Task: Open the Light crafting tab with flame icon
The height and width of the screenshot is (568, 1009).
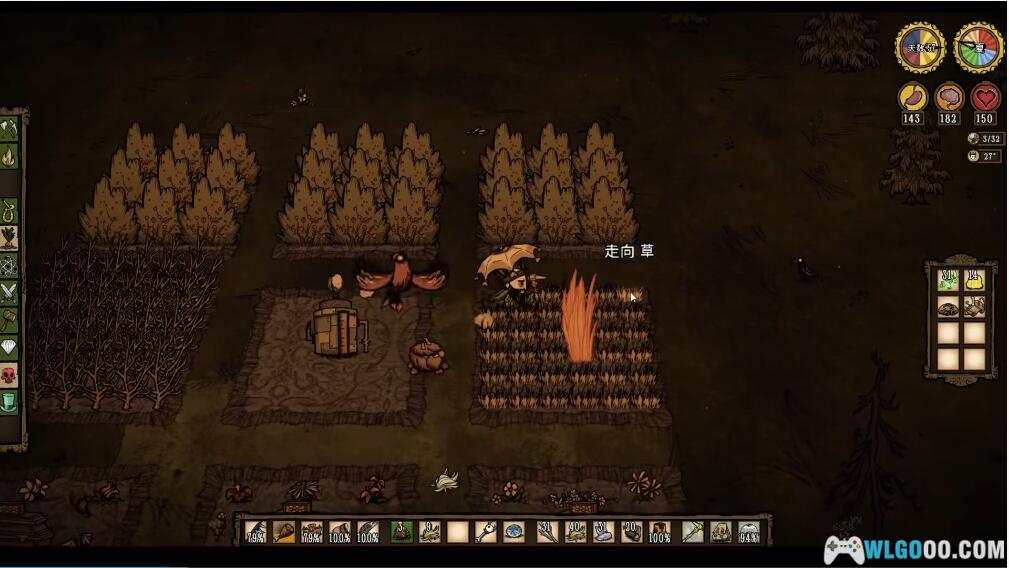Action: click(x=9, y=156)
